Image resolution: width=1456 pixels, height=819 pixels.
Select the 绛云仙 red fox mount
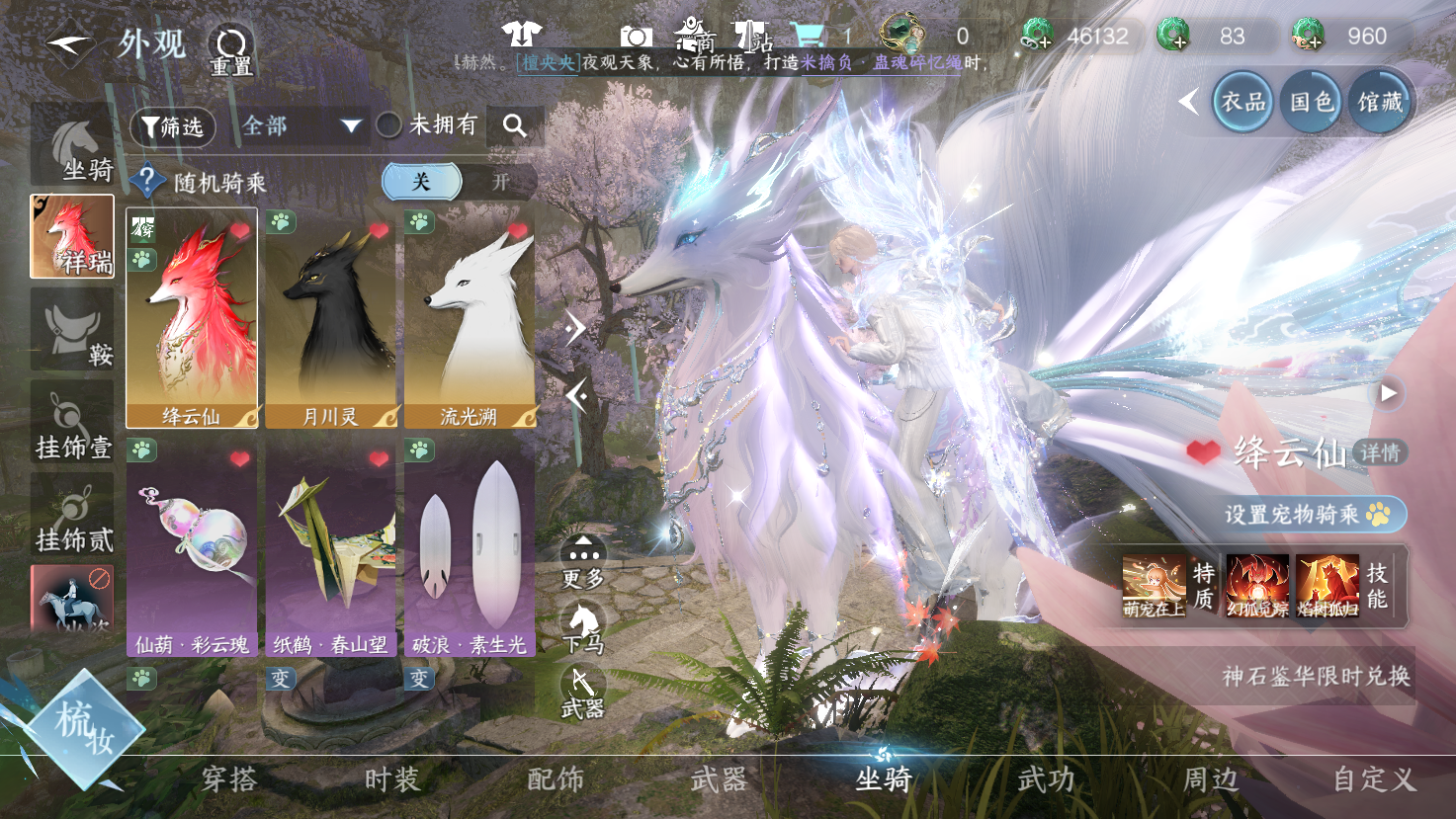(x=192, y=318)
